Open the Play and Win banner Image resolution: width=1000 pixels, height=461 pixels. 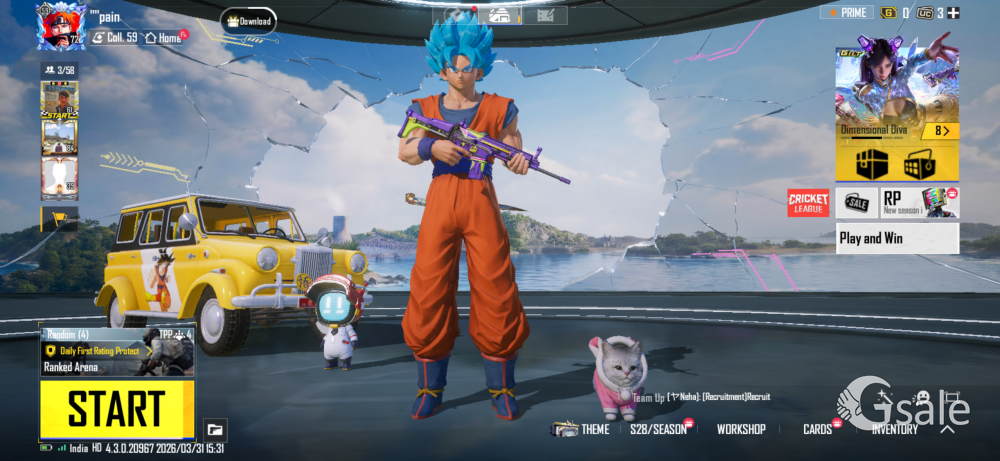(x=897, y=238)
